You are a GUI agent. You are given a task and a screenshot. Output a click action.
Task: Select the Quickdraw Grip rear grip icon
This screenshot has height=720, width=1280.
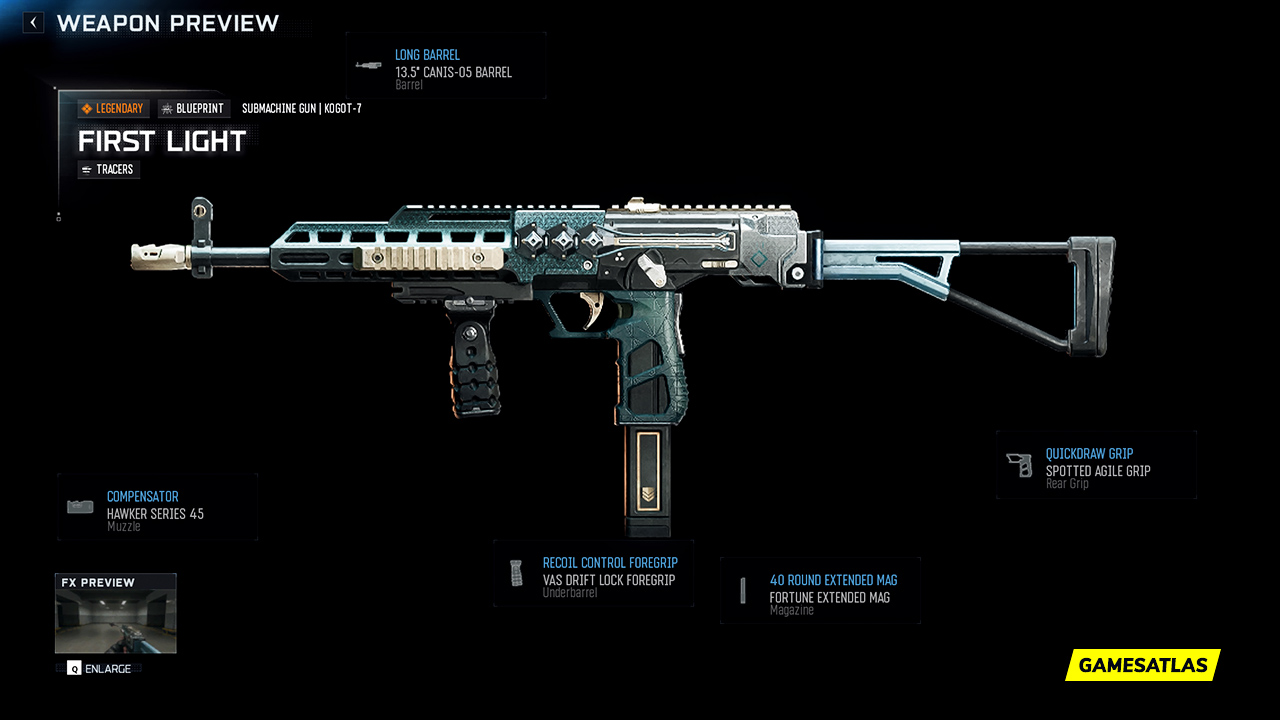coord(1021,463)
